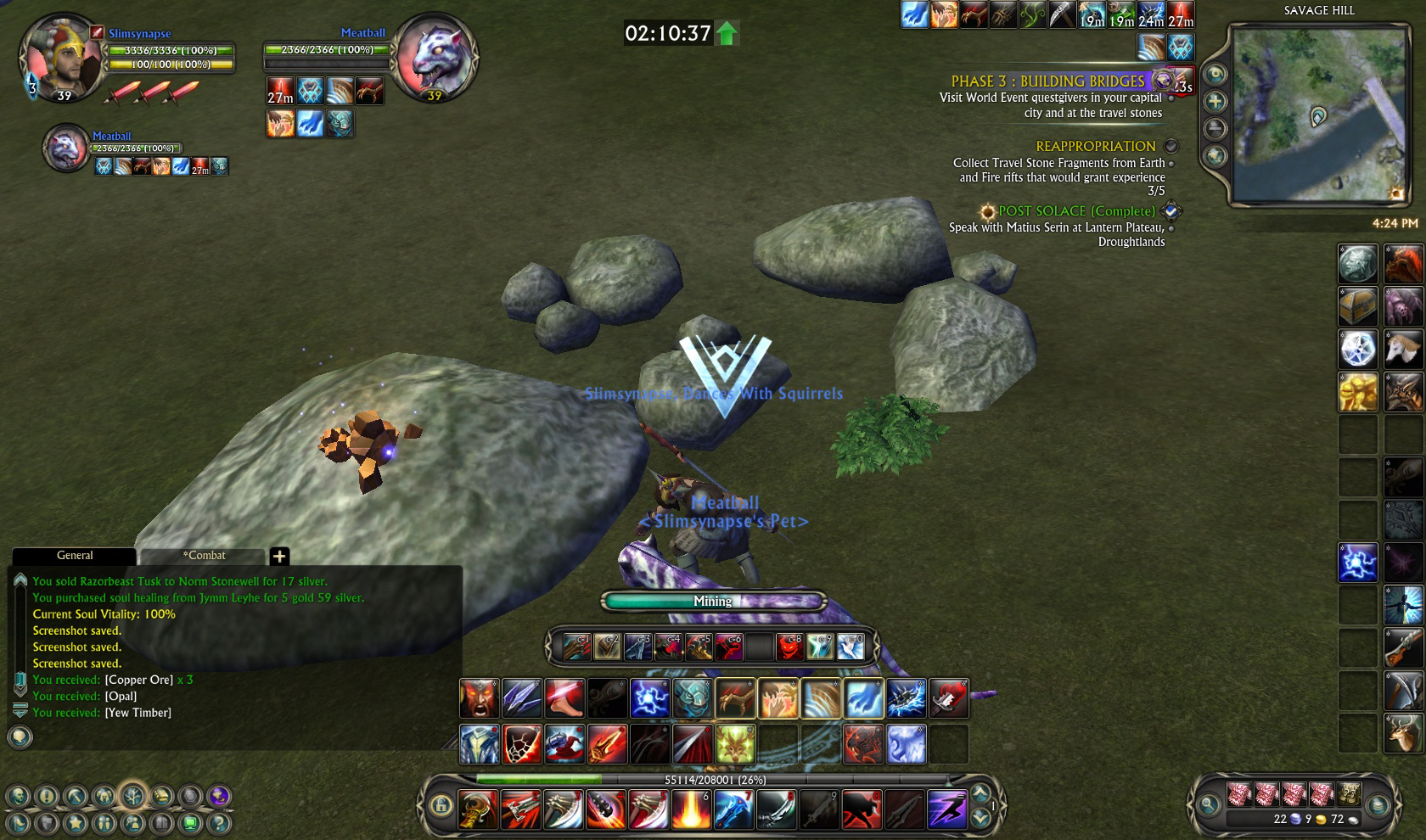Click the Post Solace completed quest entry
This screenshot has width=1426, height=840.
tap(1076, 211)
